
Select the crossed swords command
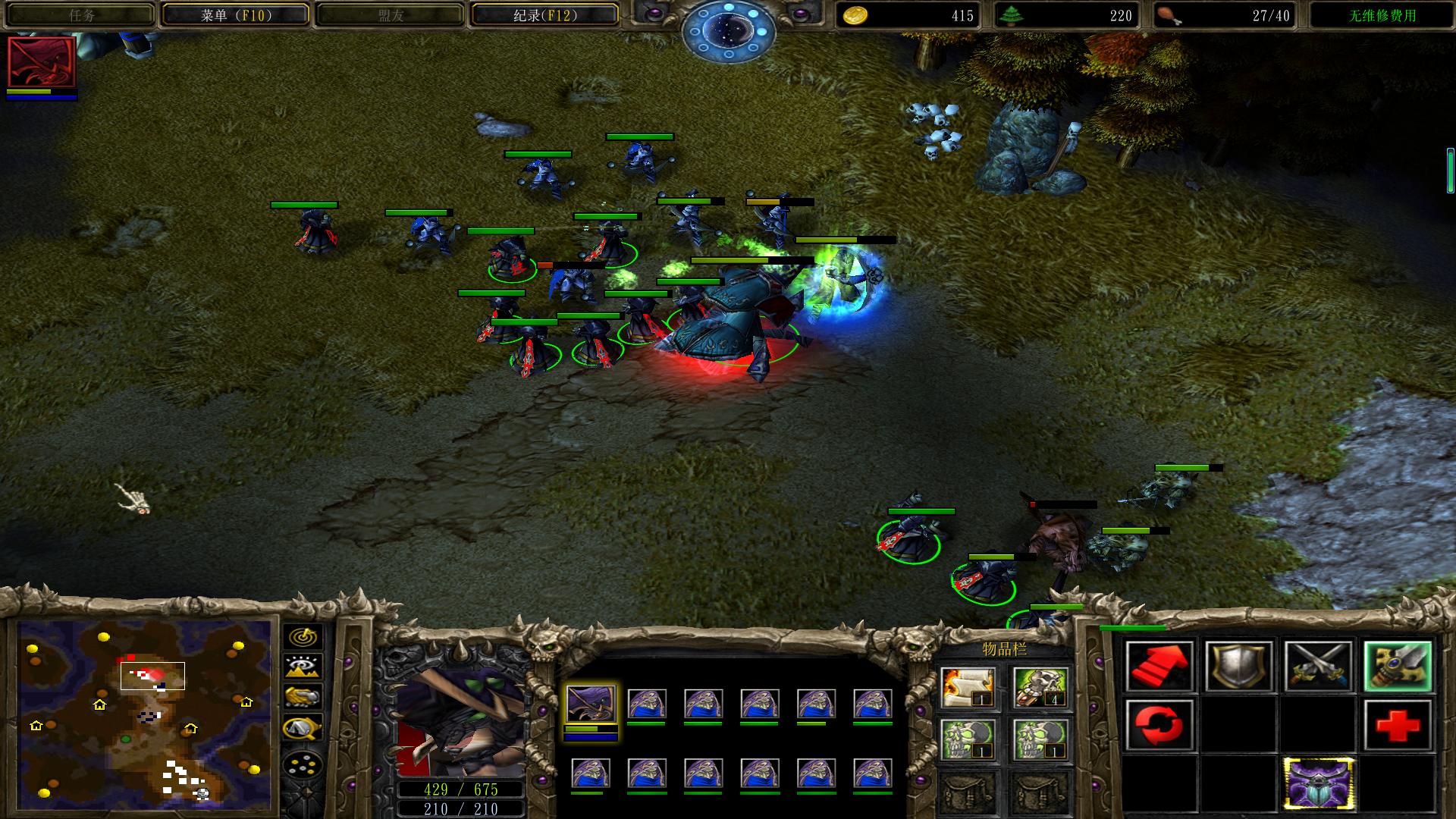[1318, 667]
